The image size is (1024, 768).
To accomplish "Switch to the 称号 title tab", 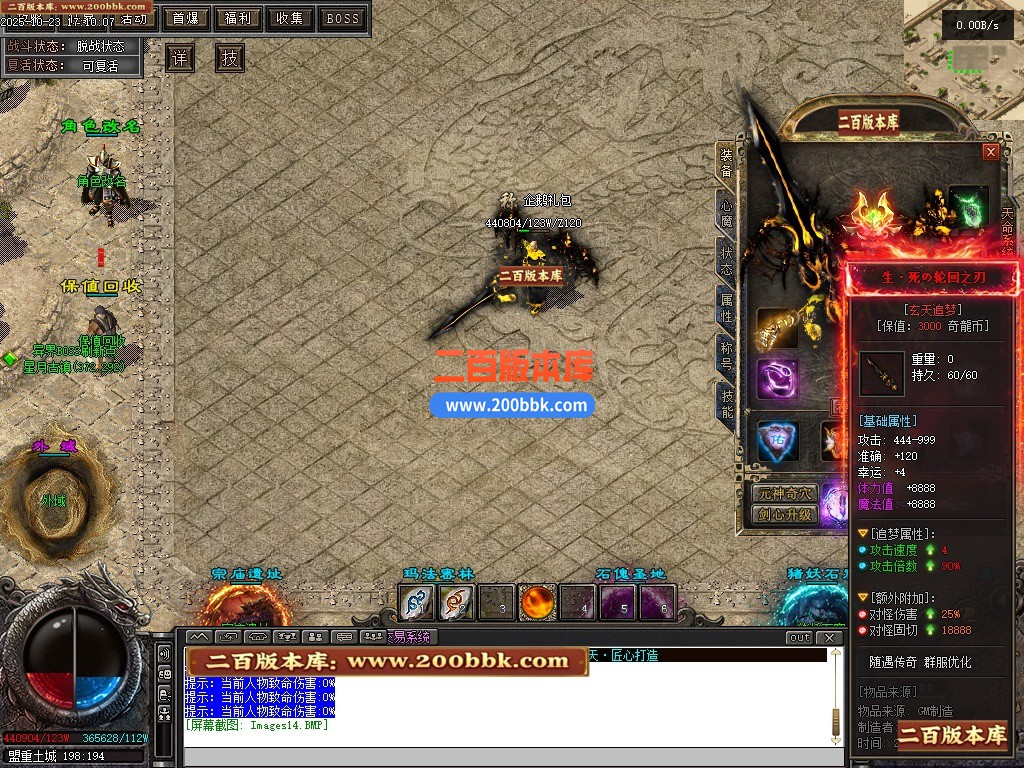I will pos(727,354).
